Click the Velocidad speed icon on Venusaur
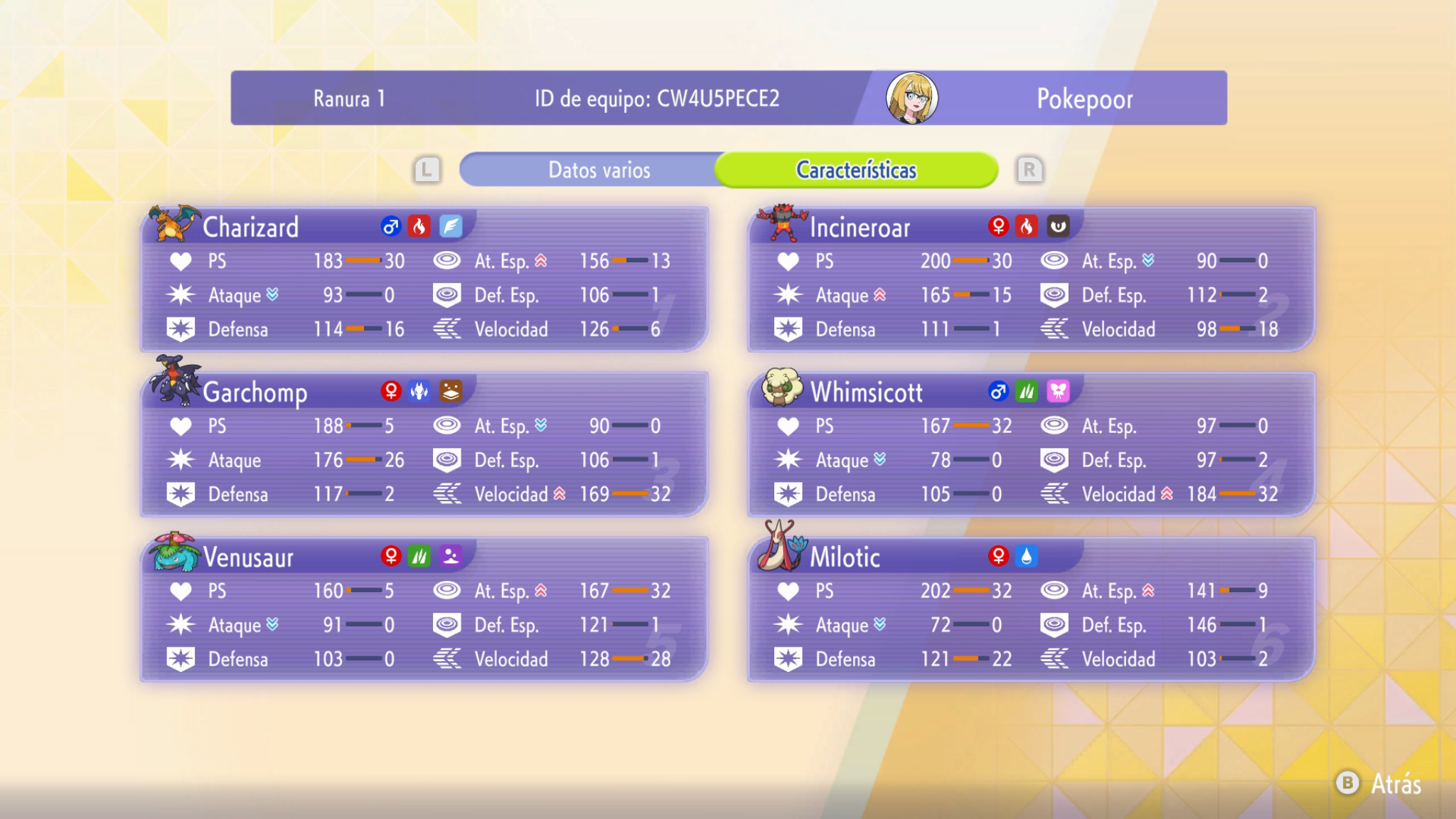 tap(447, 659)
